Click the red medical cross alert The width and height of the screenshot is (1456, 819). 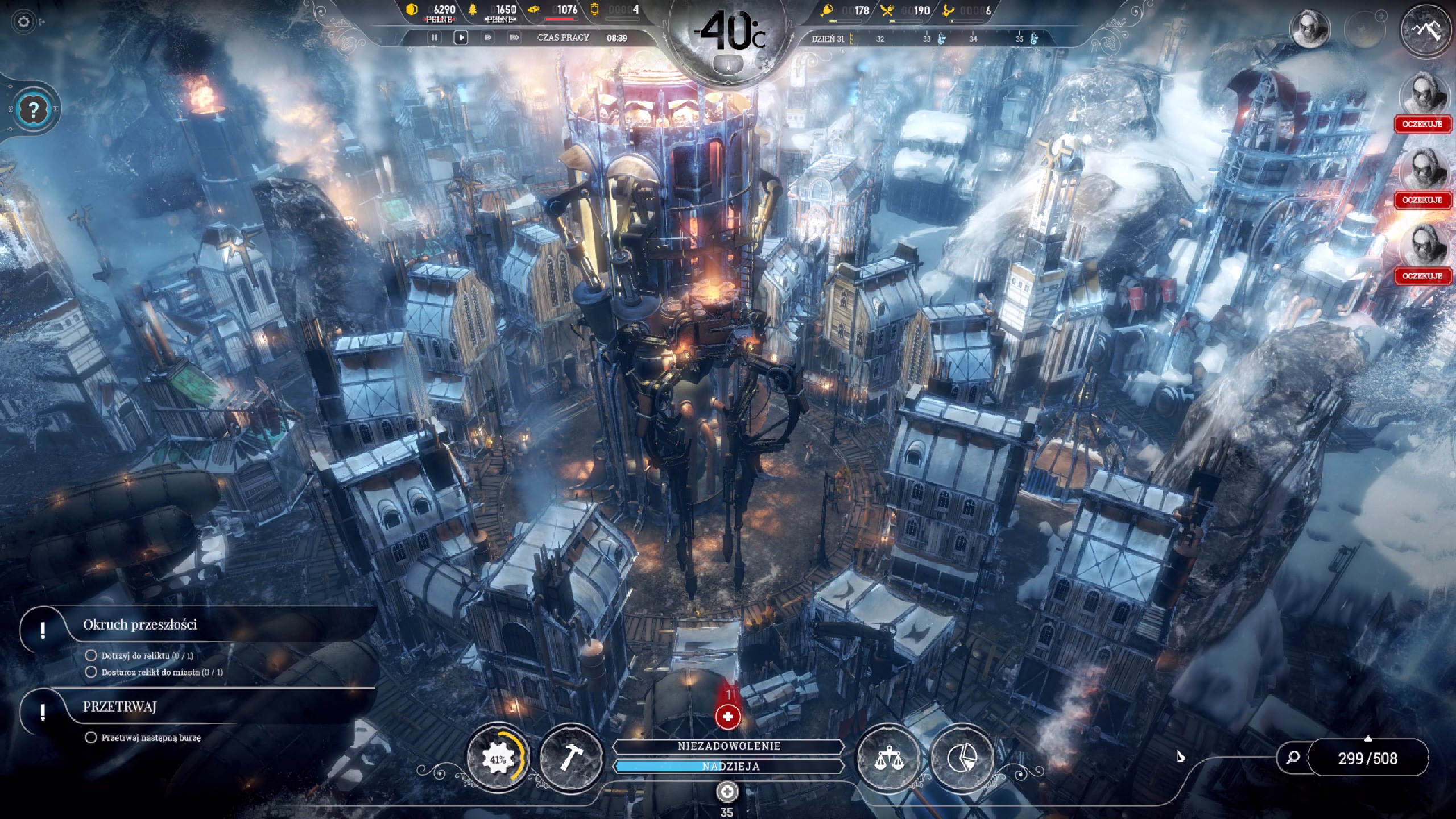pos(727,717)
